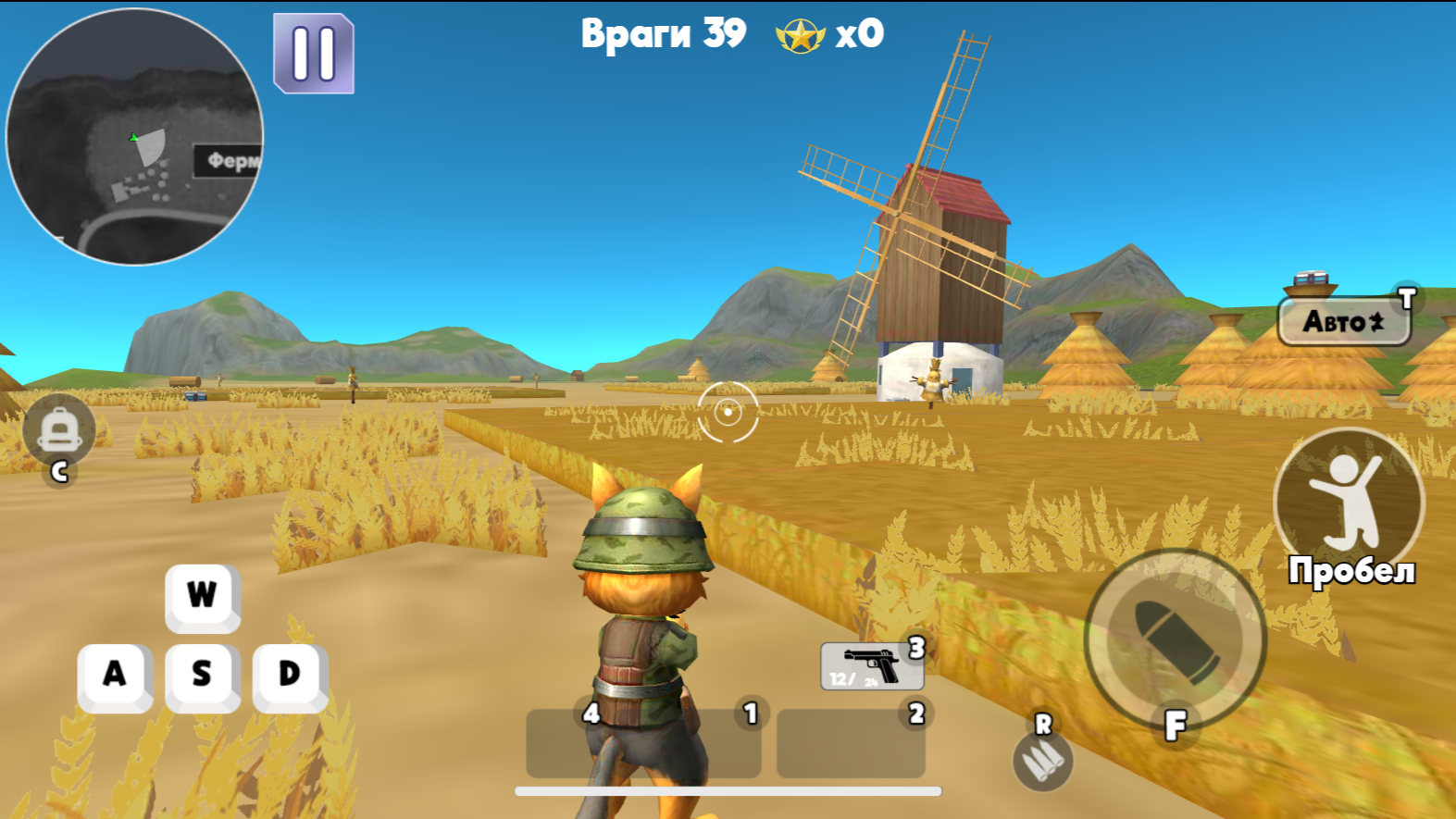The width and height of the screenshot is (1456, 819).
Task: Click the Ферма location label on minimap
Action: (229, 161)
